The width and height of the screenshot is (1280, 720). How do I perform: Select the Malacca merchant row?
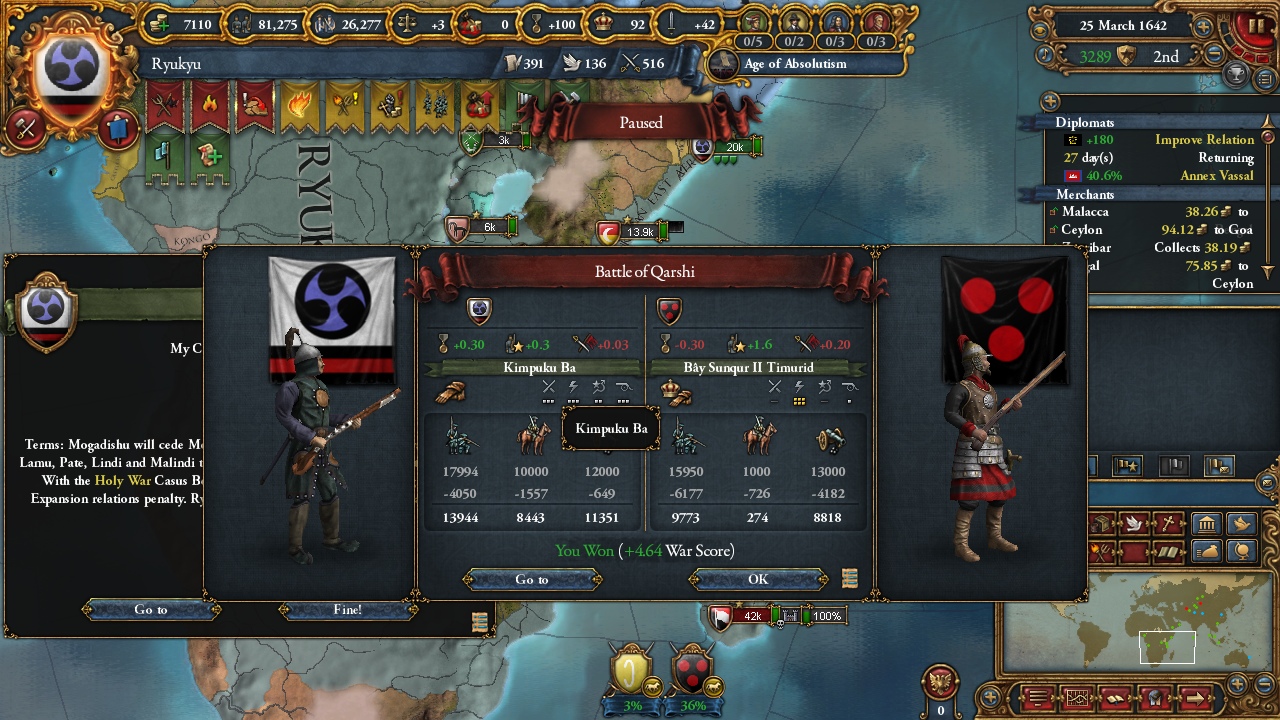pos(1150,212)
